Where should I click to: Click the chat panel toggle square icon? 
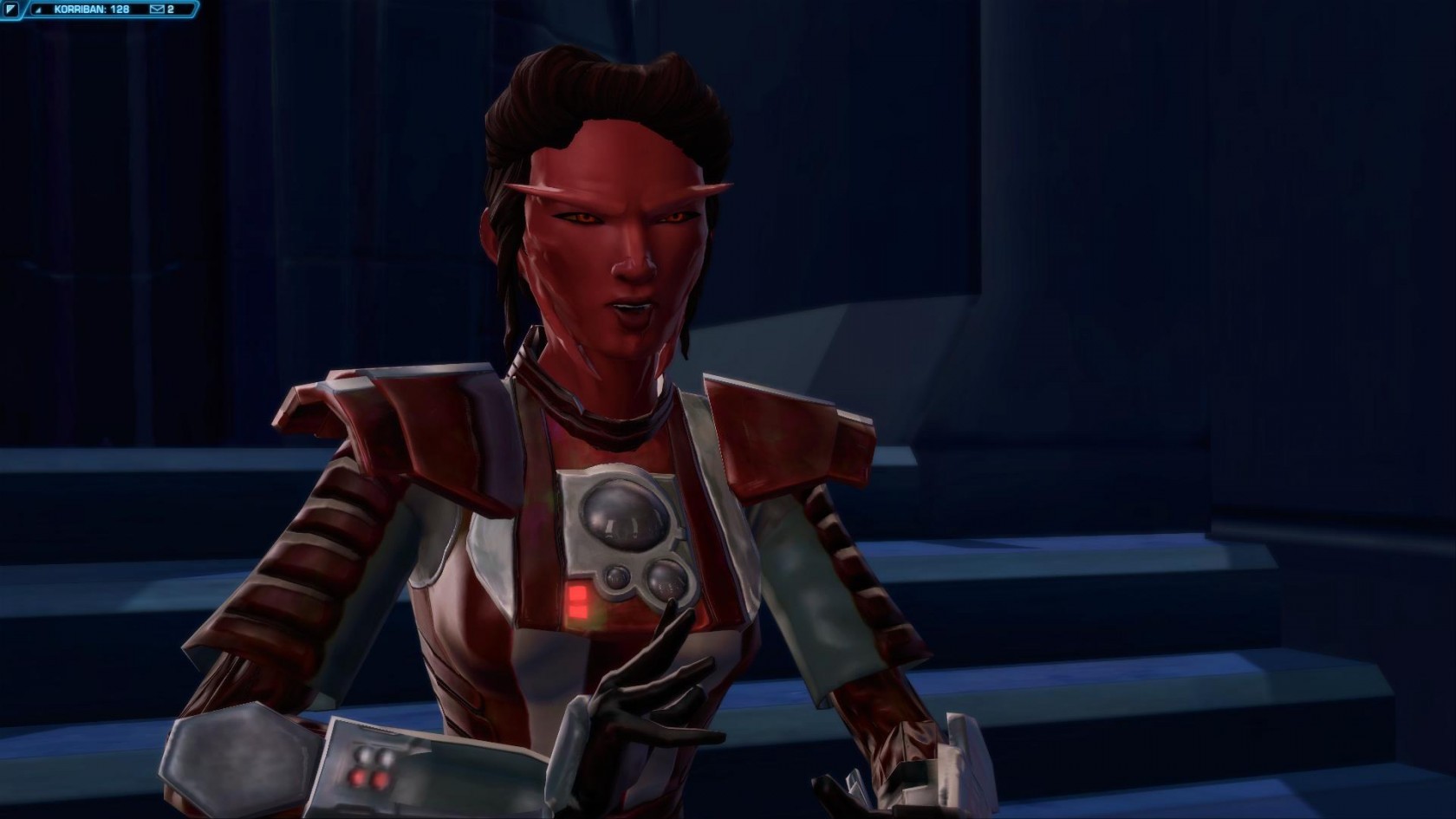point(11,10)
